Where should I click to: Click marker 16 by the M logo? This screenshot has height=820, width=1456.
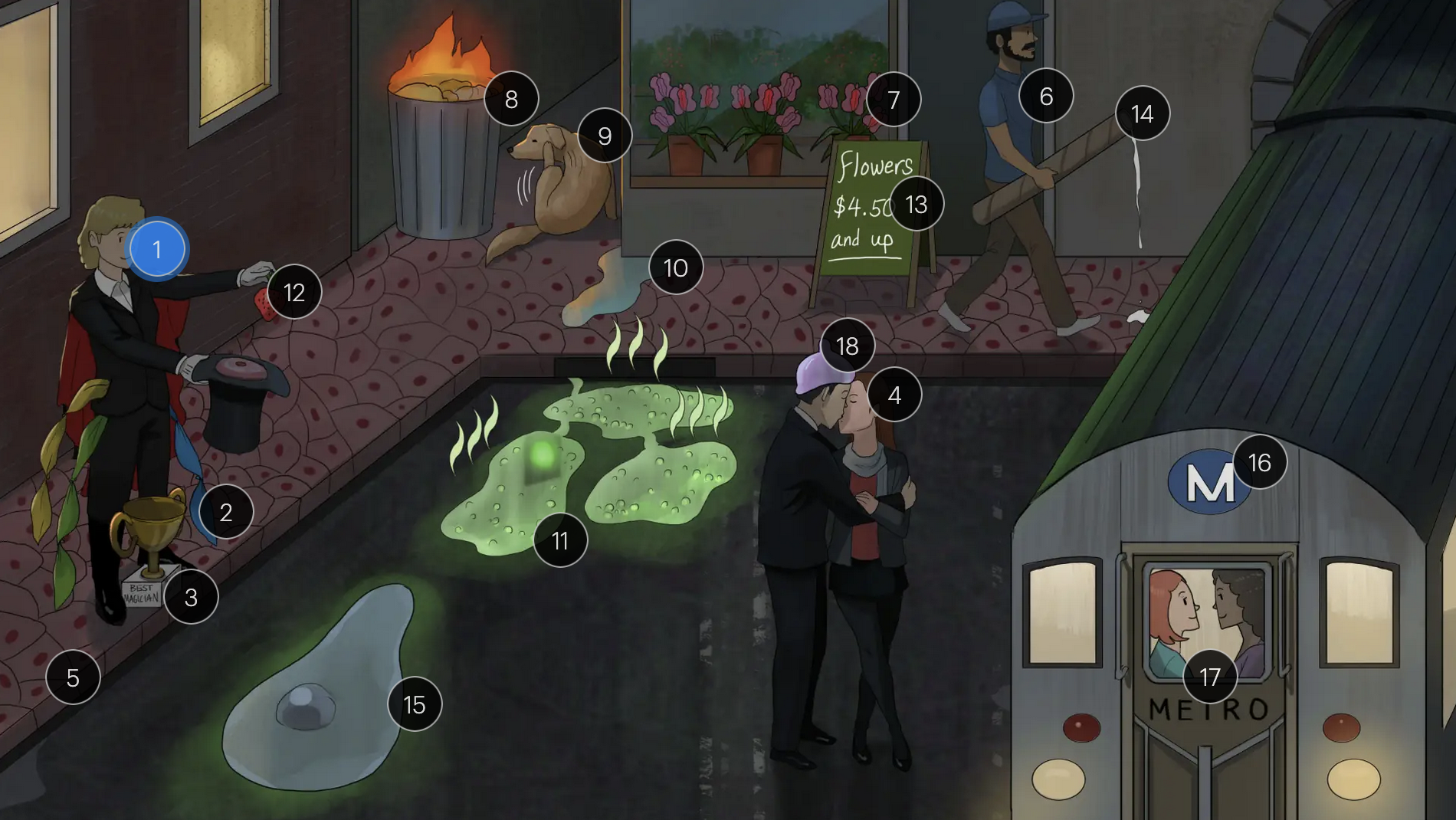(1259, 462)
